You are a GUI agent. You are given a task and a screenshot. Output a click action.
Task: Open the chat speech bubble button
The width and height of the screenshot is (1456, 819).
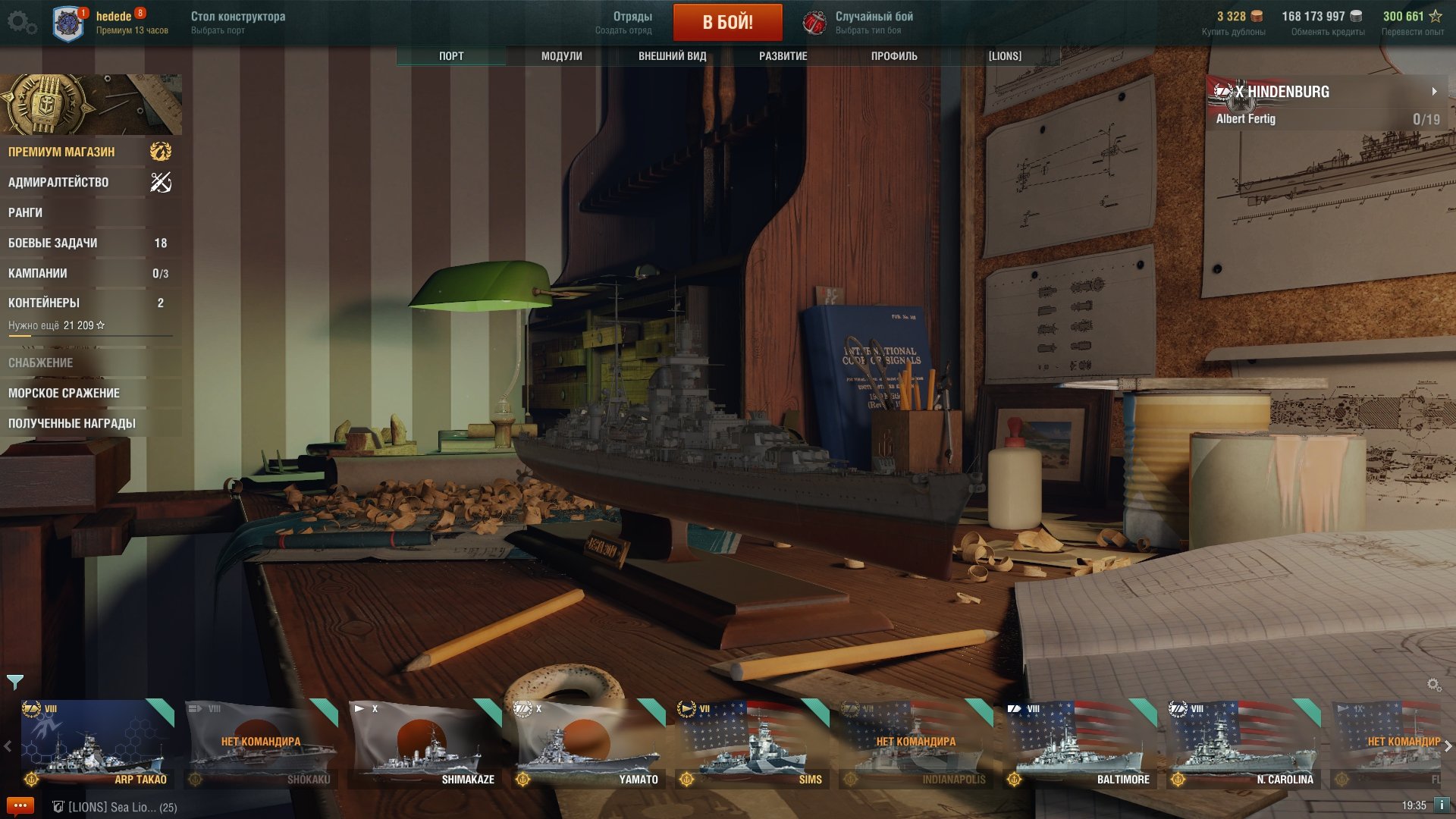[x=20, y=805]
